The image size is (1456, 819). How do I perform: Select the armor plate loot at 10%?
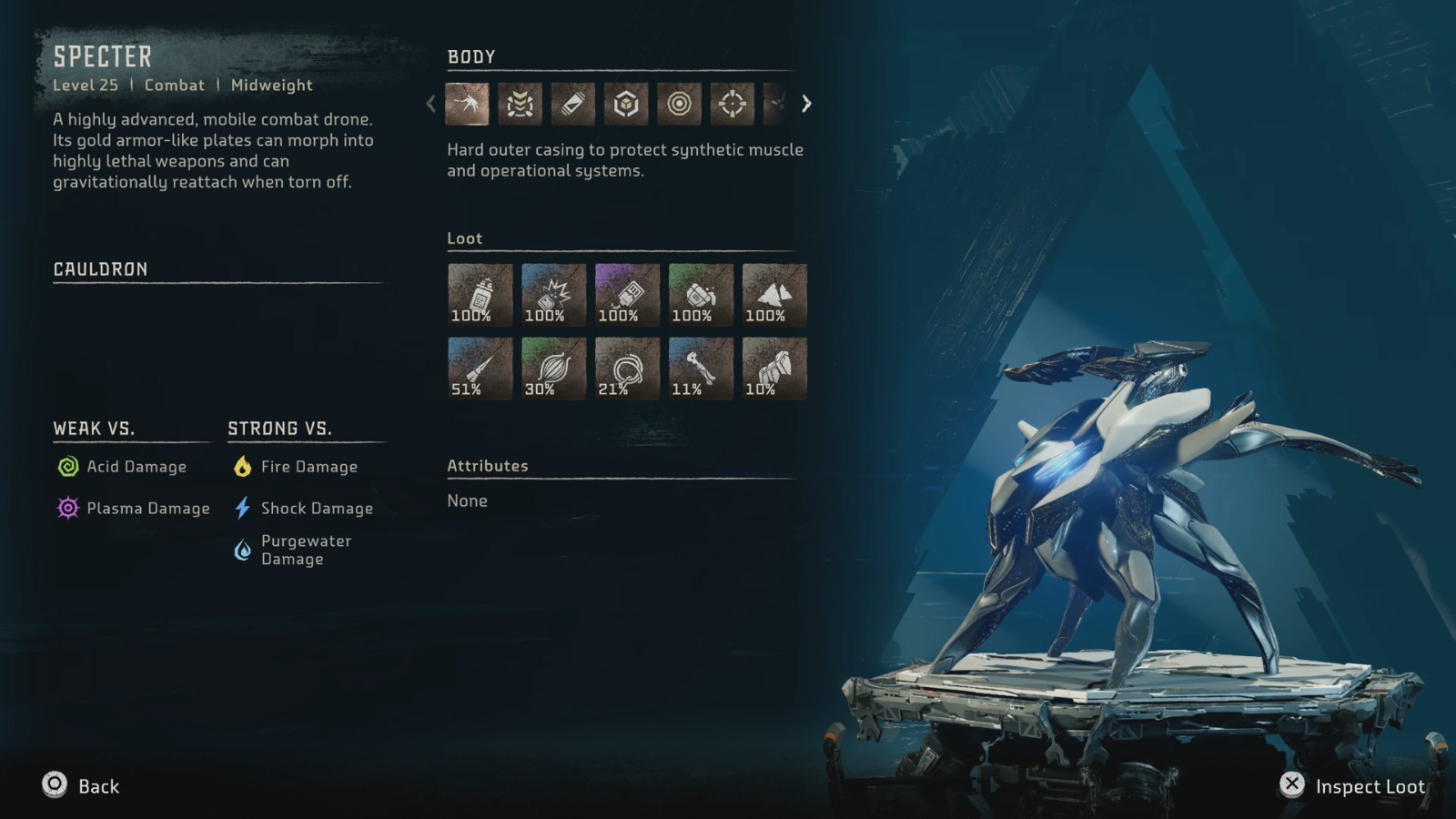(x=774, y=369)
